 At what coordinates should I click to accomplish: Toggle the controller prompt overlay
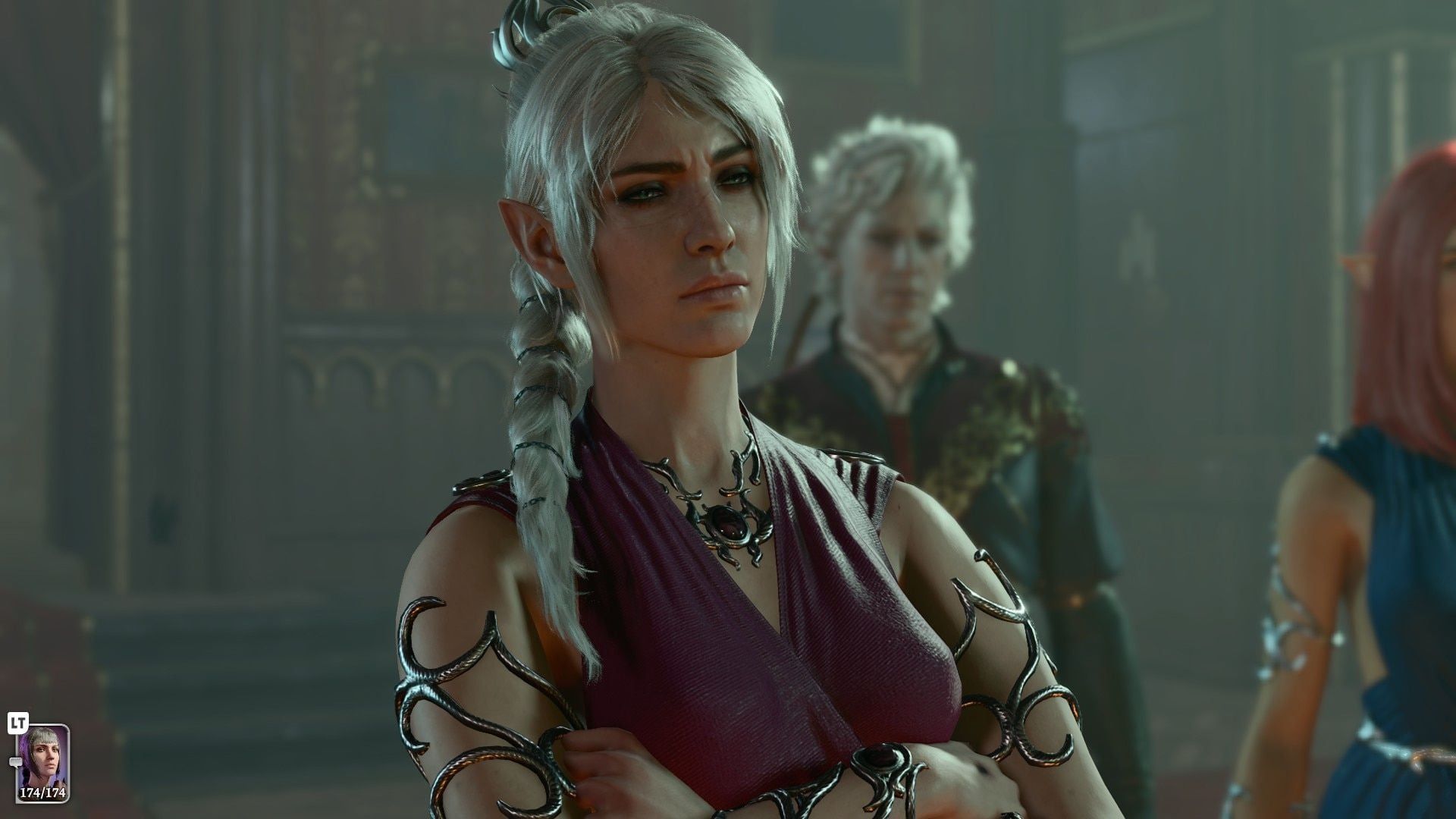point(17,722)
